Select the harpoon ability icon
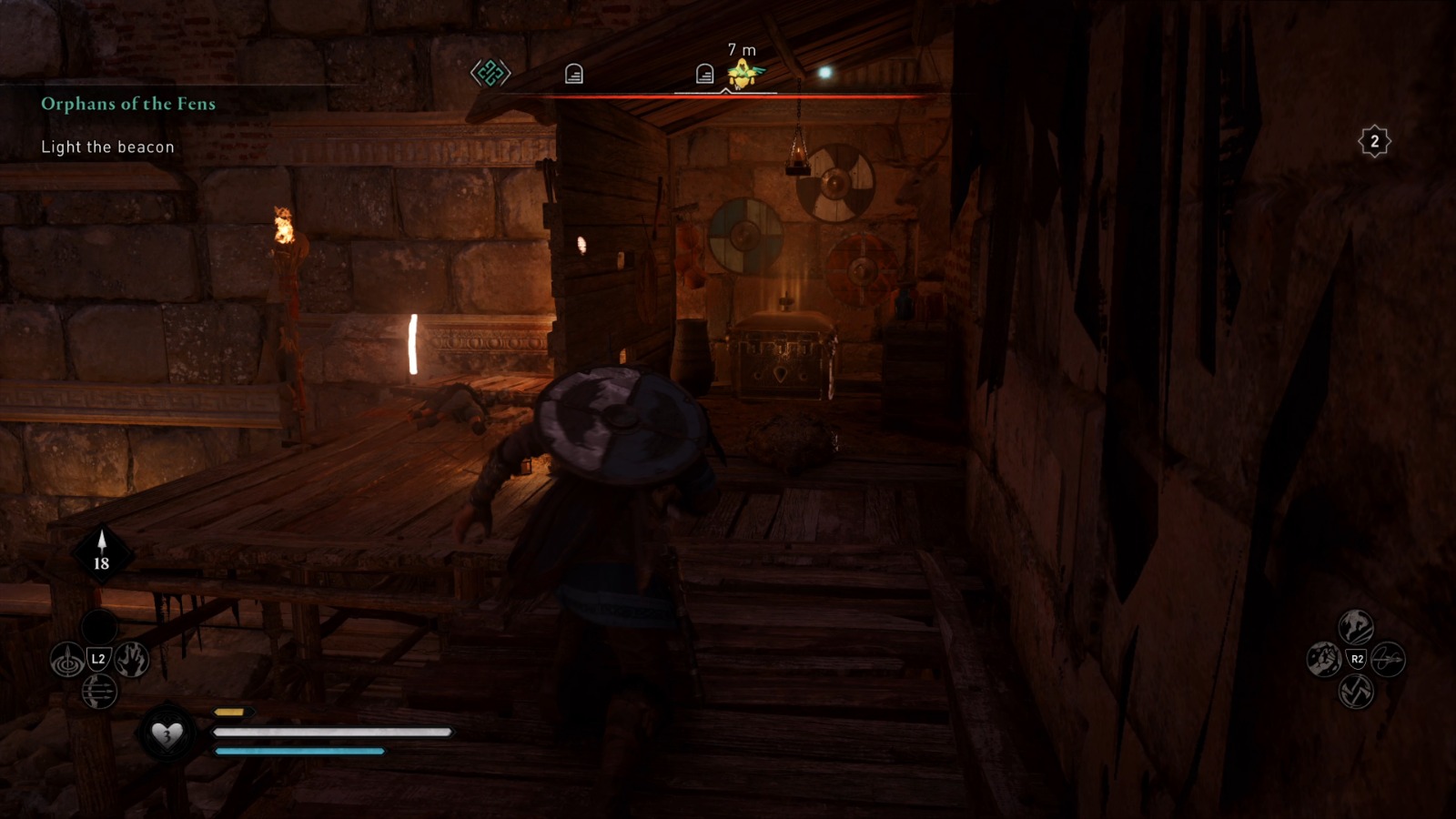Screen dimensions: 1456x819 tap(67, 658)
